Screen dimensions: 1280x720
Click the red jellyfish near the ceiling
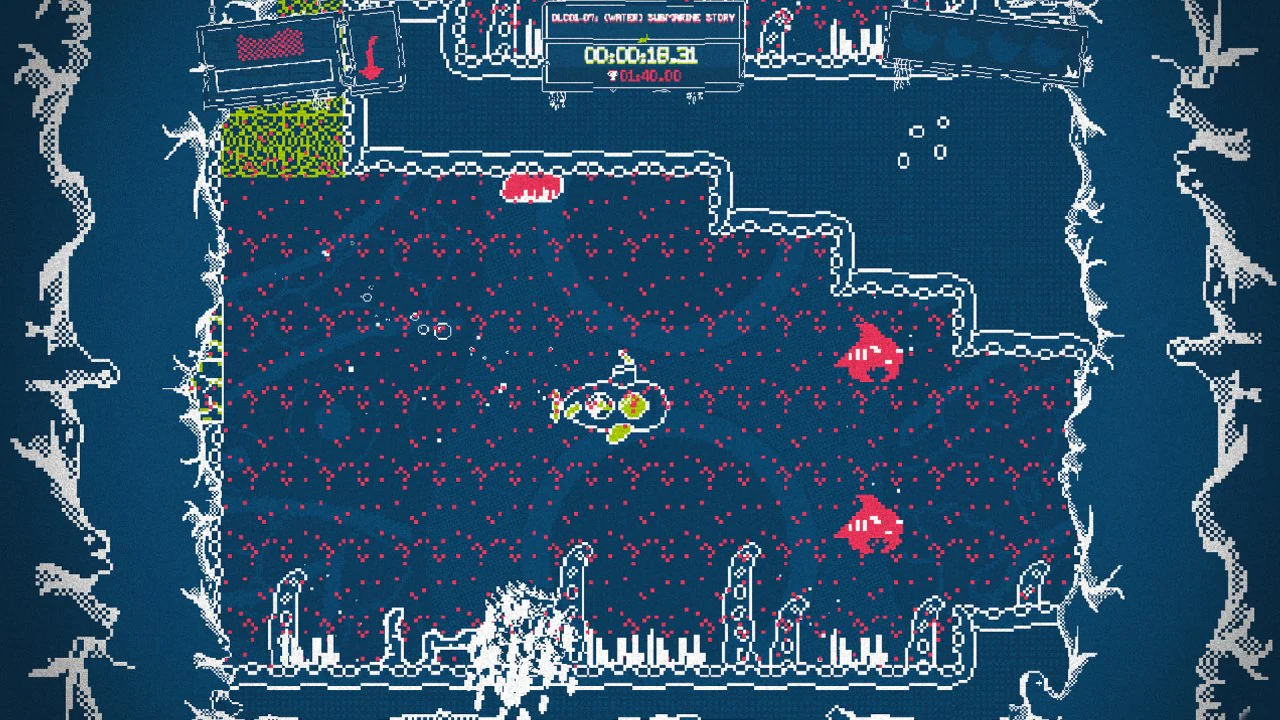[x=530, y=187]
